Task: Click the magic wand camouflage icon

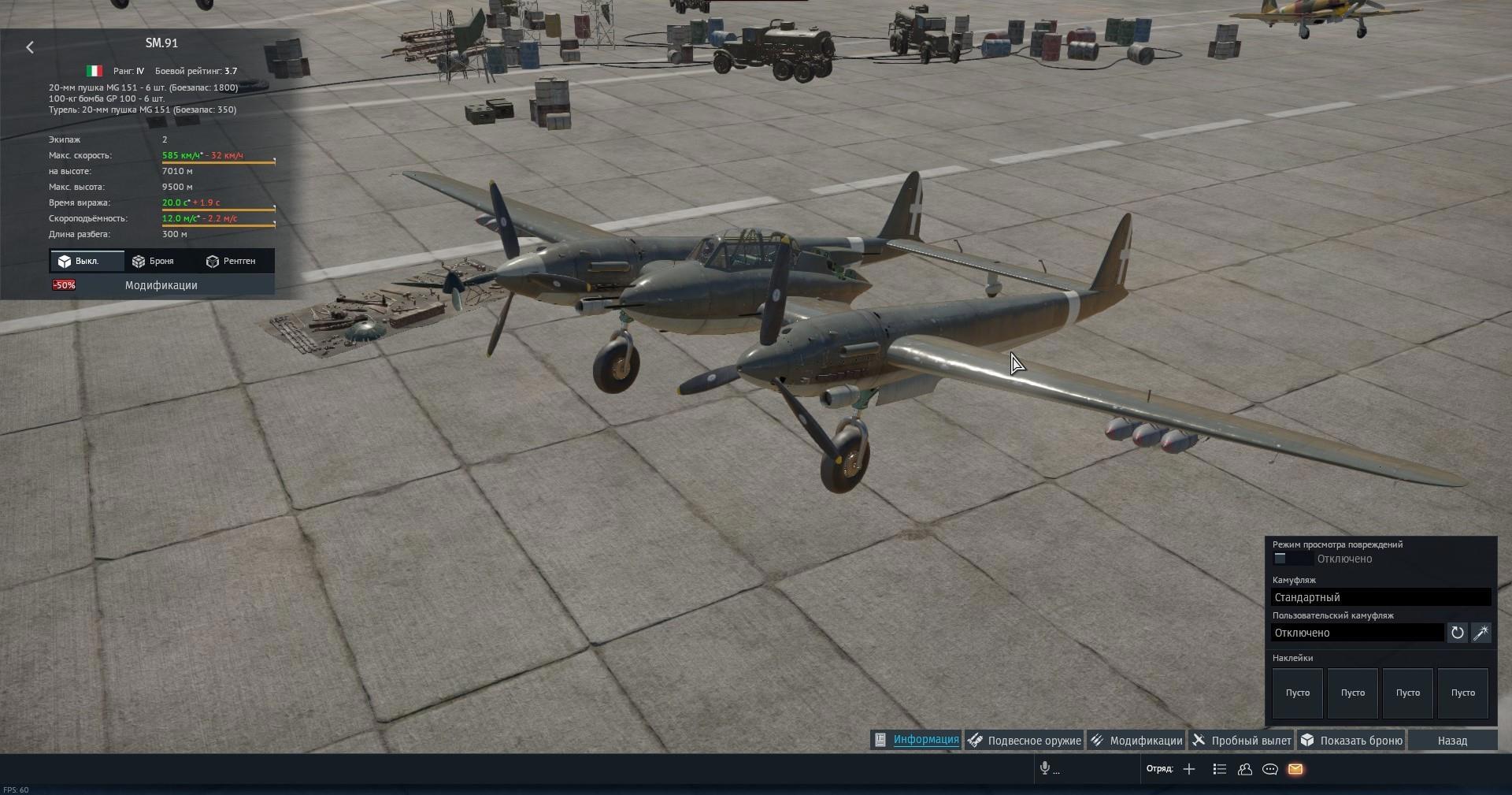Action: 1481,633
